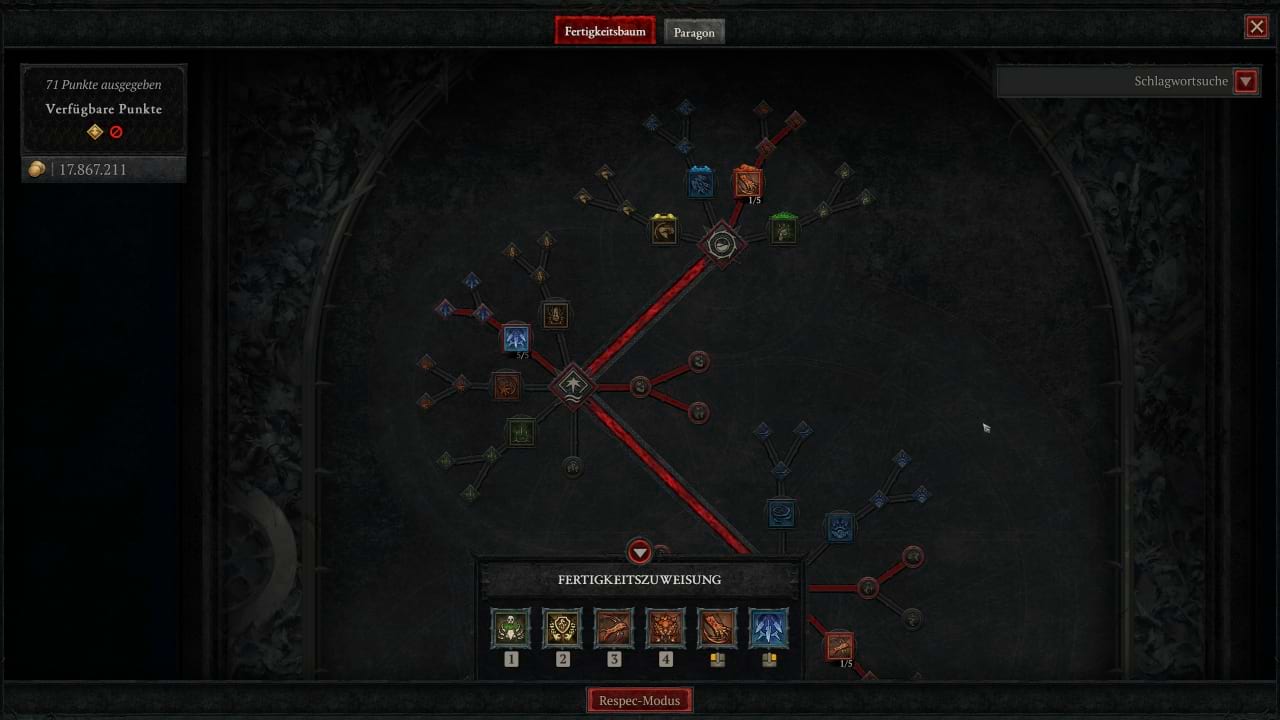1280x720 pixels.
Task: Click the round capstone node at the branch junction
Action: [724, 243]
